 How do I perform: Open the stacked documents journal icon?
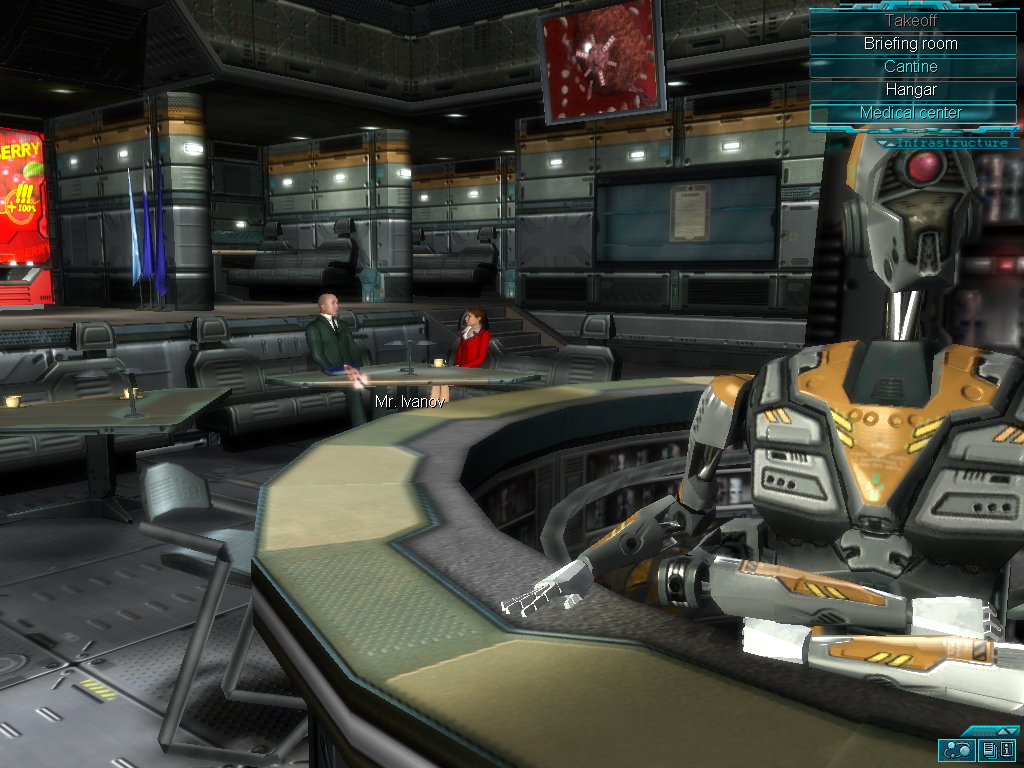coord(988,749)
